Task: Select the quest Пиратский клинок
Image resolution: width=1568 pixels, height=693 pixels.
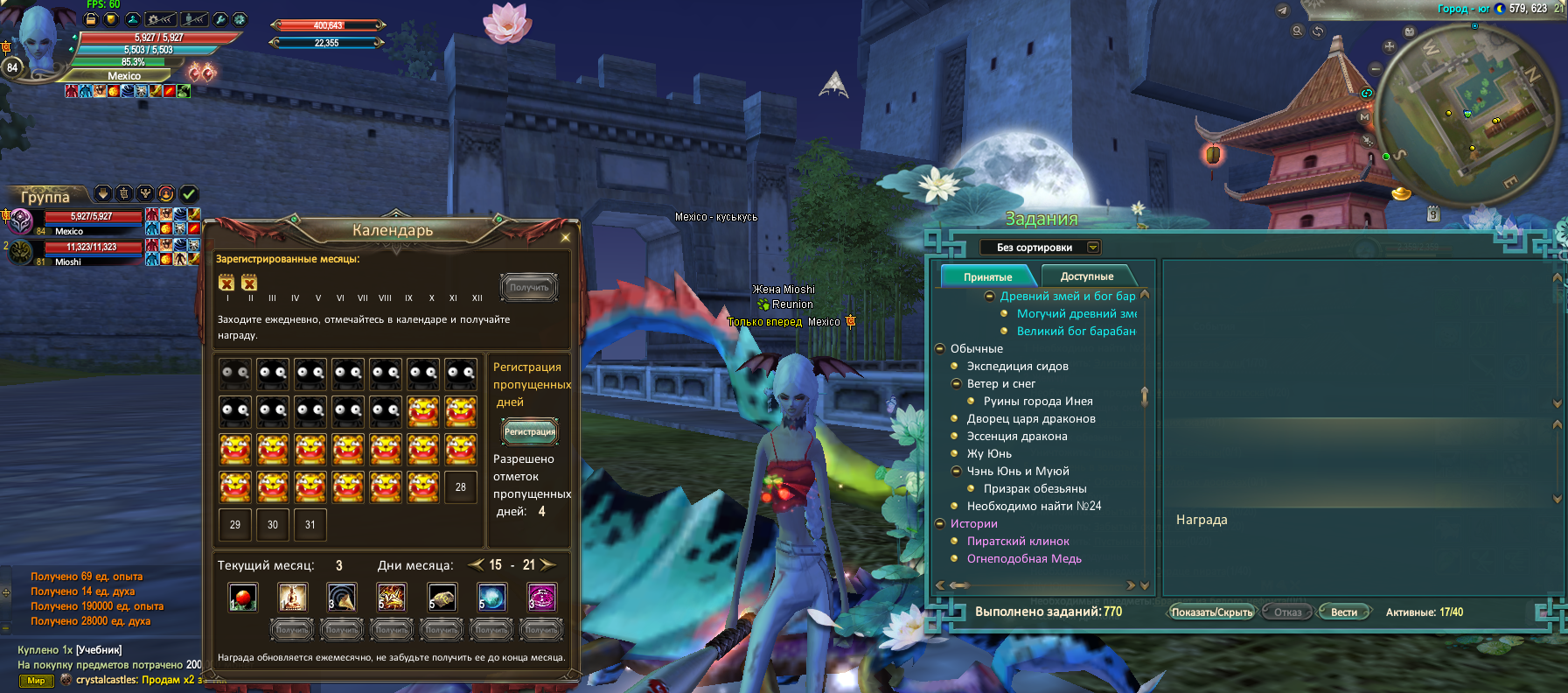Action: coord(1018,542)
